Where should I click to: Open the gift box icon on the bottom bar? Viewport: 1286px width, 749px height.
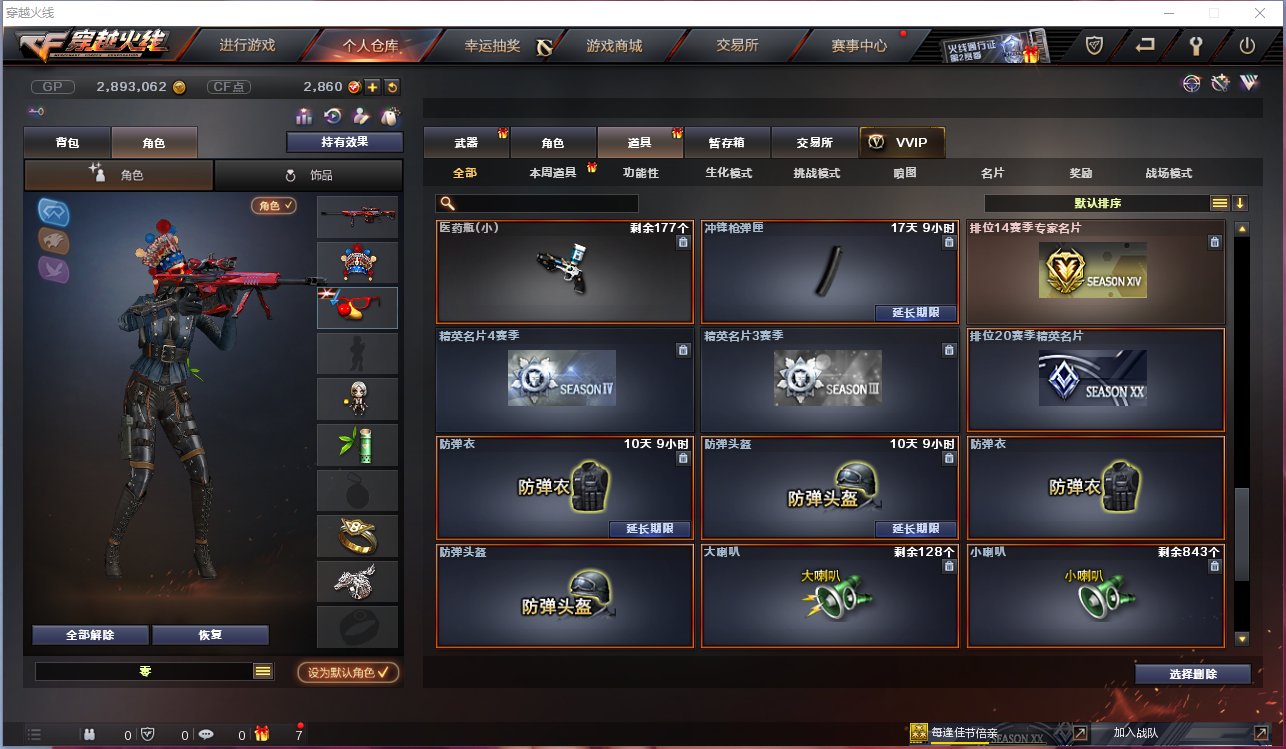point(262,734)
